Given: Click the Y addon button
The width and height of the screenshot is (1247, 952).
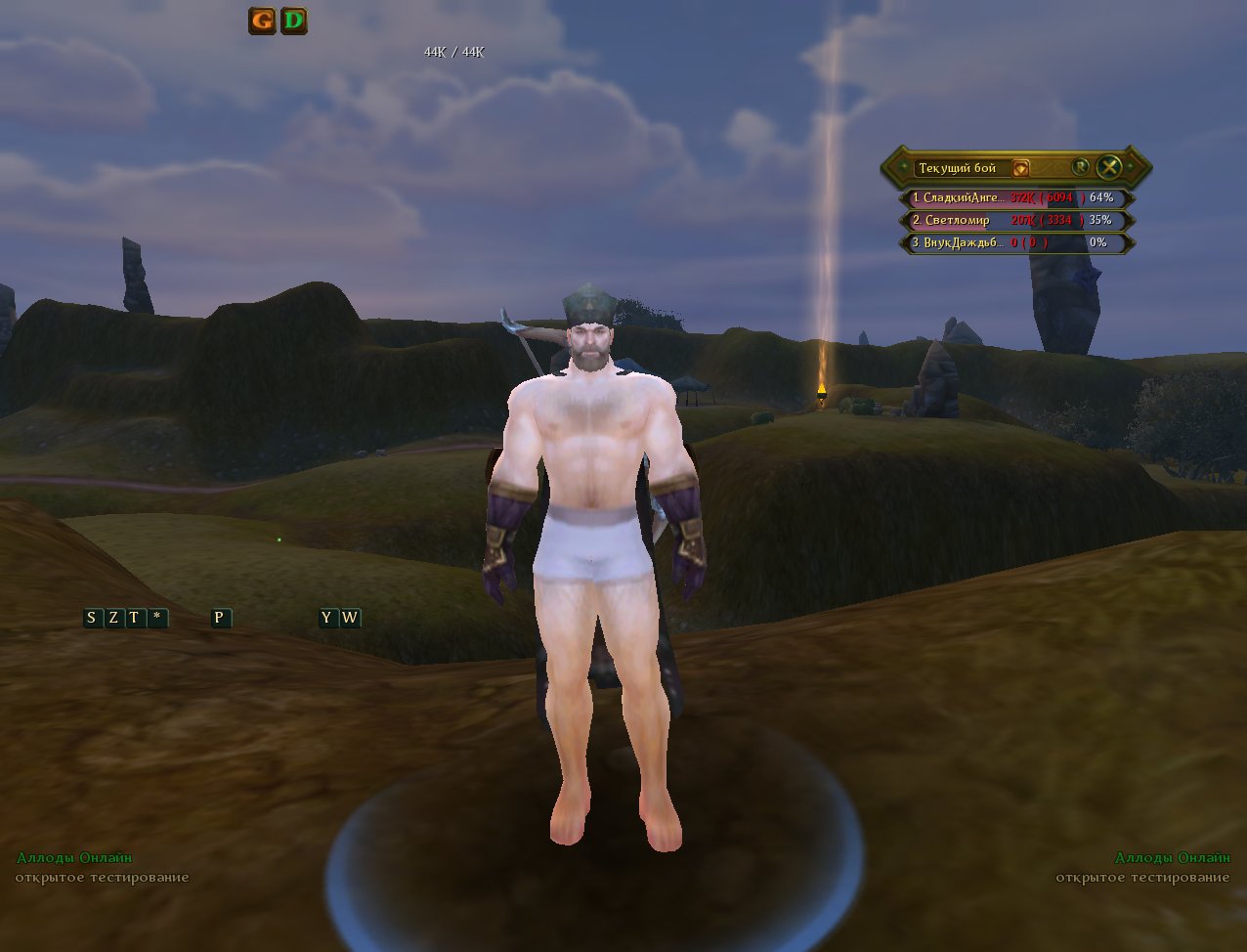Looking at the screenshot, I should coord(327,618).
